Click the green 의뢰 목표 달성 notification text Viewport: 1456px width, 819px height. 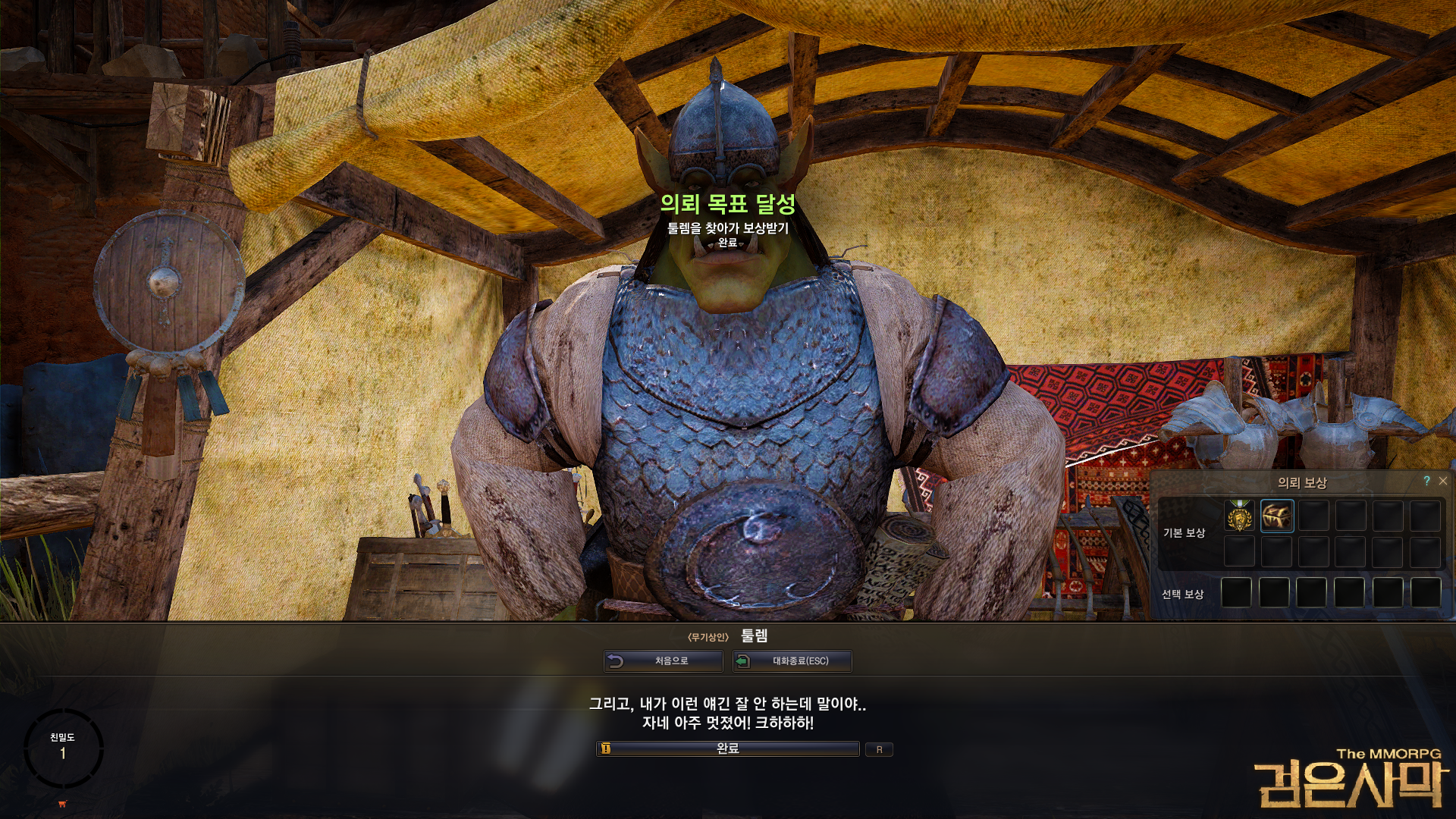(728, 203)
